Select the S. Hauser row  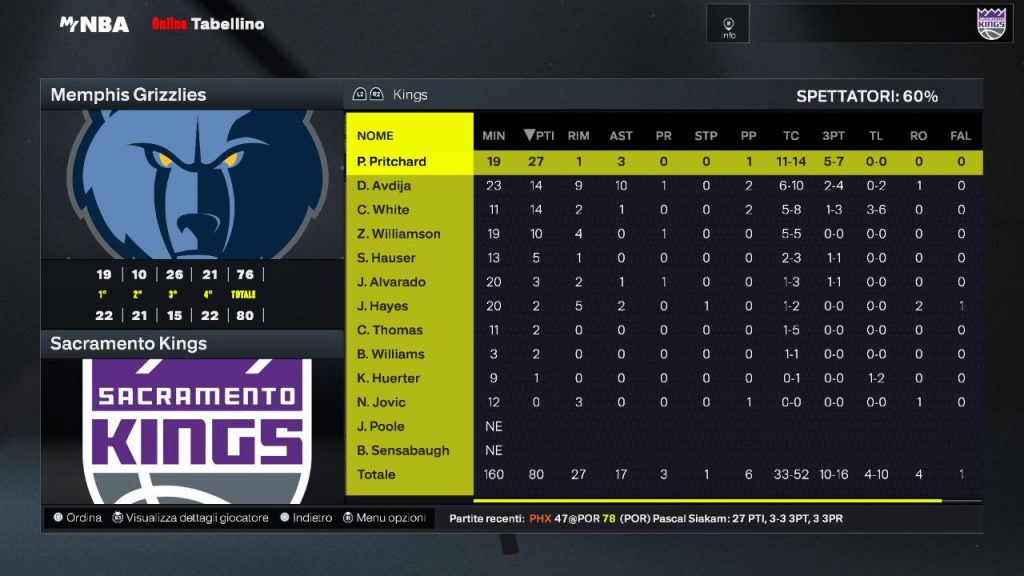point(386,258)
